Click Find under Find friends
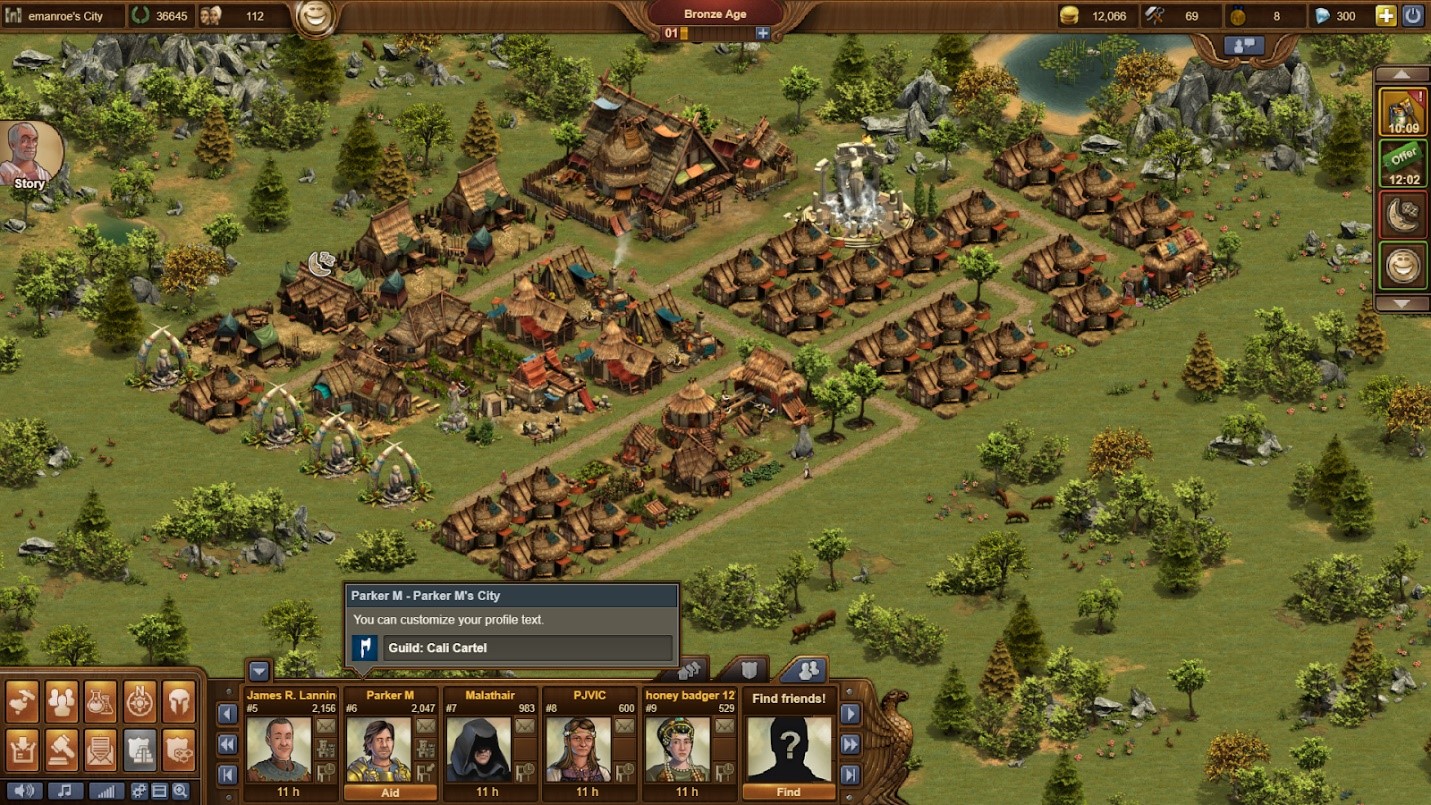Screen dimensions: 1431x805 click(x=789, y=792)
